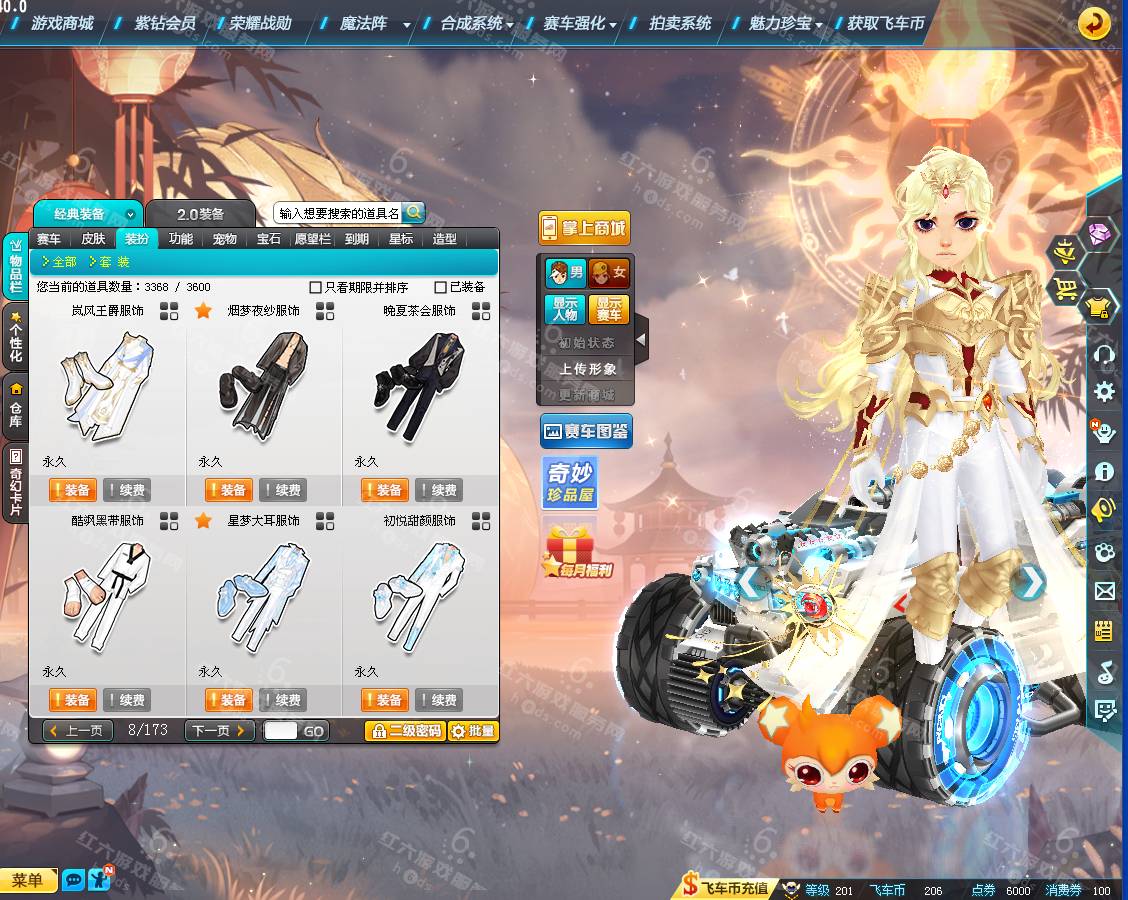Viewport: 1128px width, 900px height.
Task: Expand the 合成系统 dropdown menu
Action: coord(477,24)
